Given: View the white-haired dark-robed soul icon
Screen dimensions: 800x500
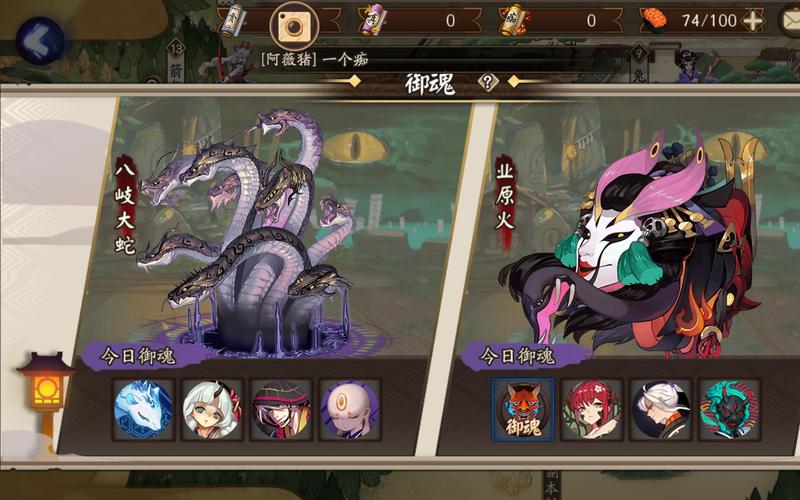Looking at the screenshot, I should click(x=661, y=409).
